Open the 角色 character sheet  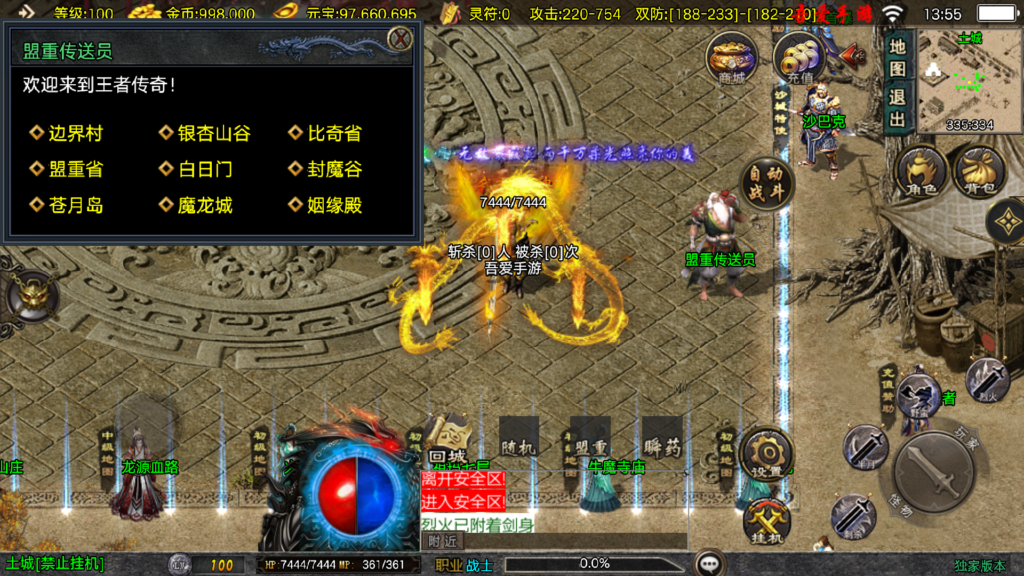(920, 171)
